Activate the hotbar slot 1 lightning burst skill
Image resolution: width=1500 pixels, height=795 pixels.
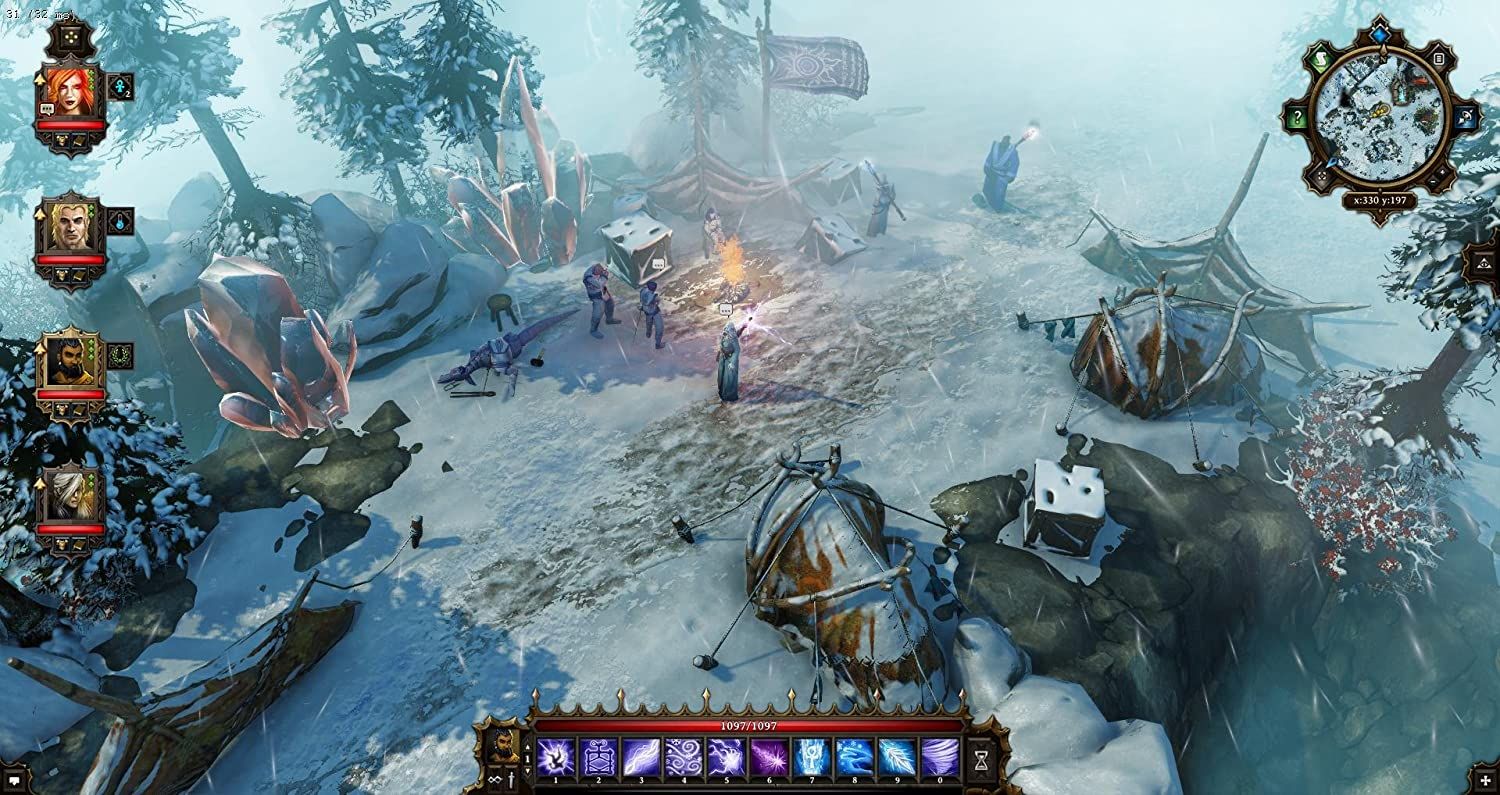555,757
